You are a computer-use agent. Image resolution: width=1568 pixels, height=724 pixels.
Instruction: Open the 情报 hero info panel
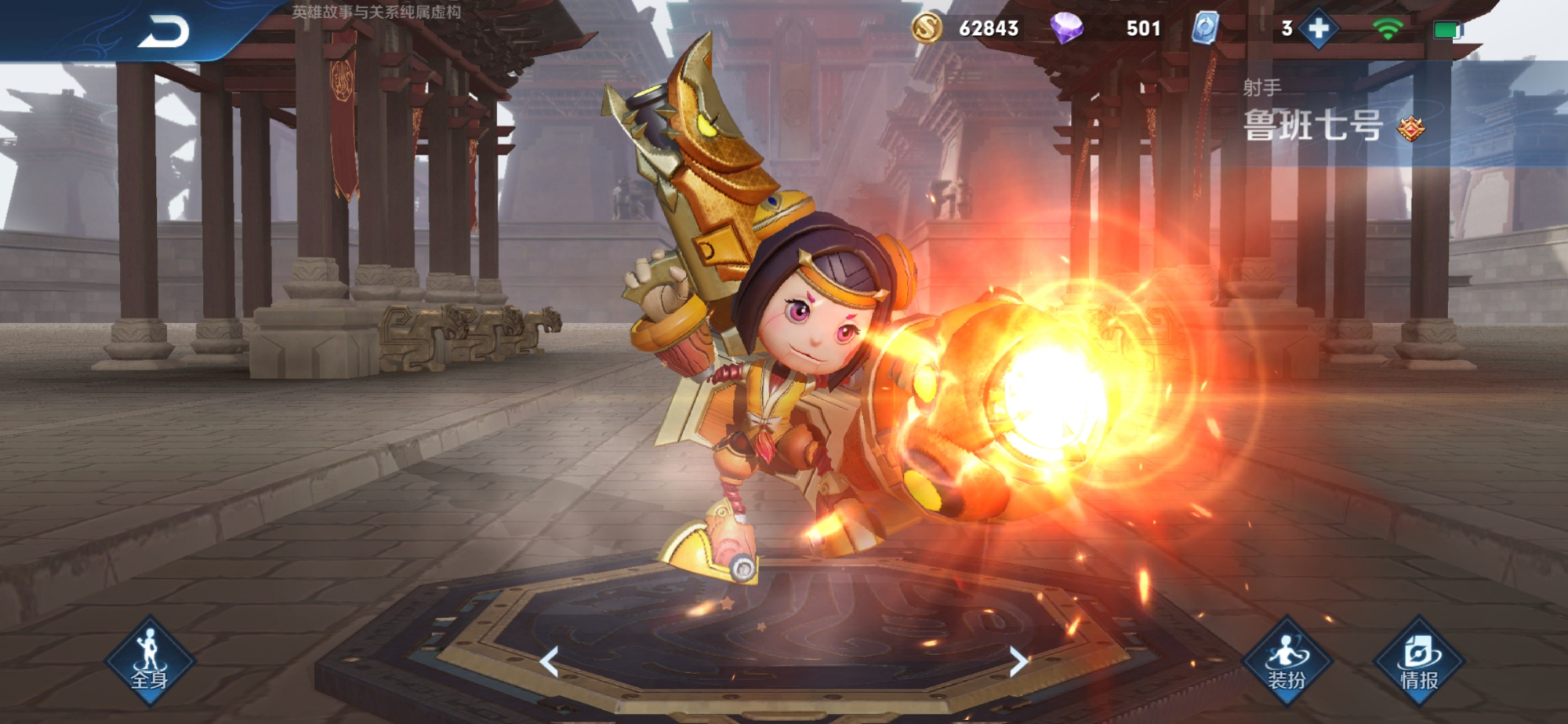1419,661
